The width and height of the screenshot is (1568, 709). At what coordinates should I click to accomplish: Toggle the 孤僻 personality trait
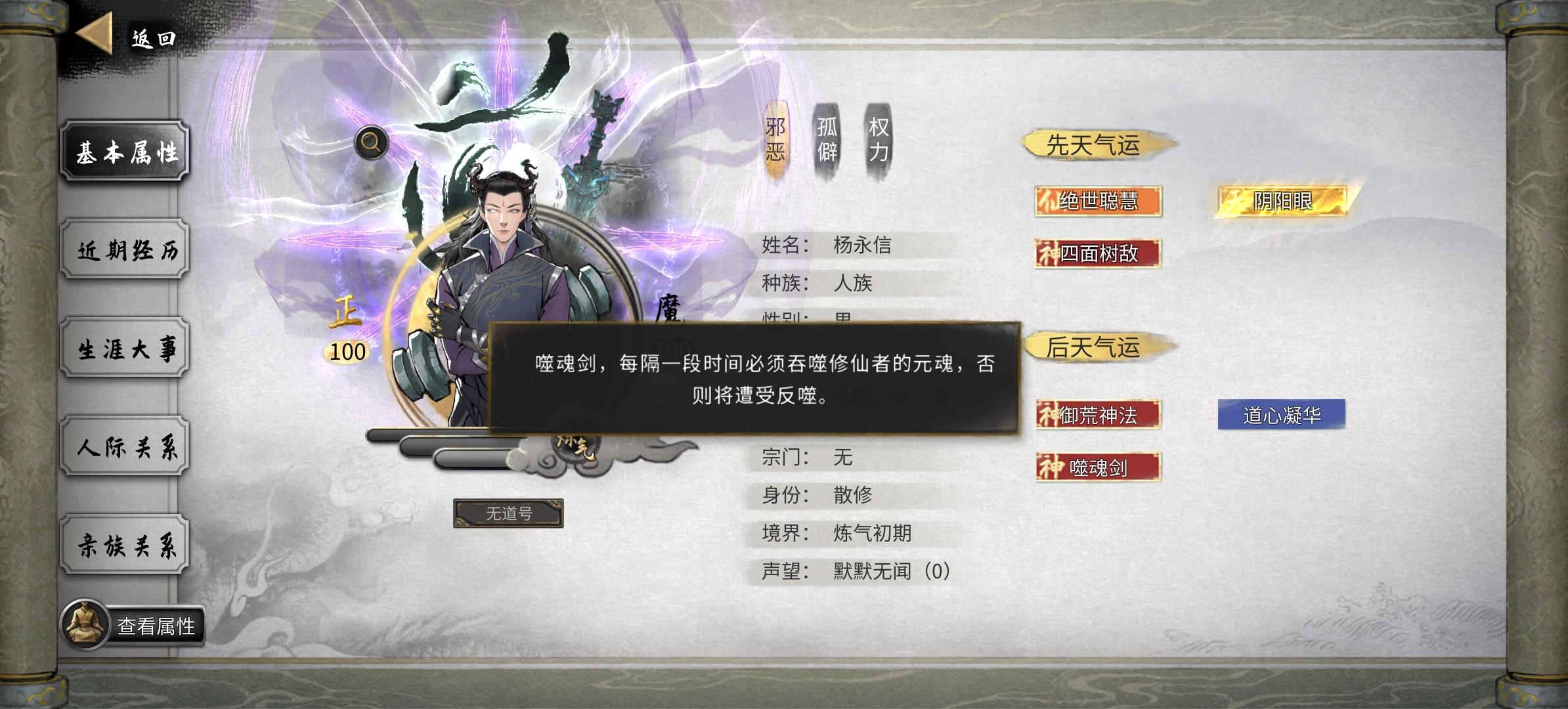click(x=826, y=138)
